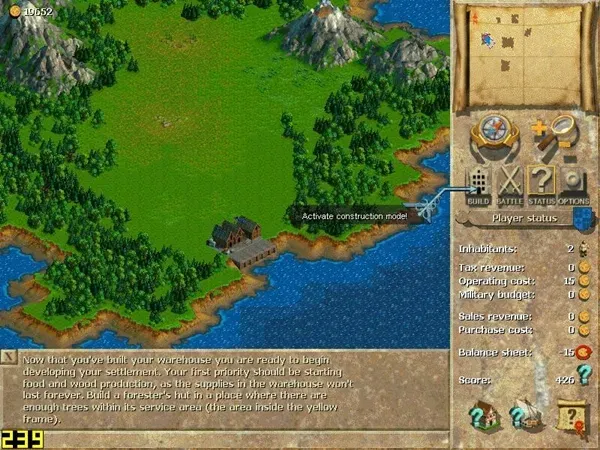This screenshot has height=450, width=600.
Task: Open the balance sheet red coin icon
Action: 582,351
